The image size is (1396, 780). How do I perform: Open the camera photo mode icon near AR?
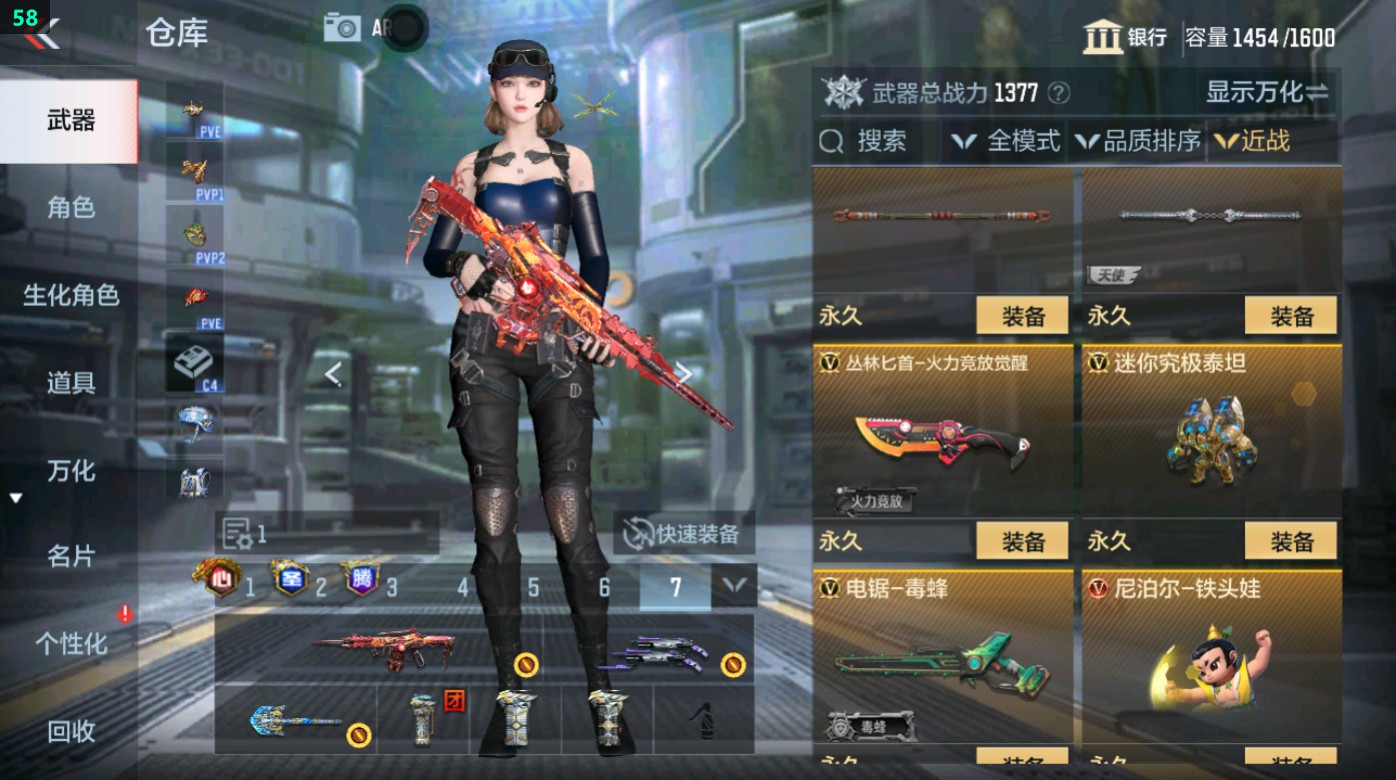pyautogui.click(x=343, y=27)
